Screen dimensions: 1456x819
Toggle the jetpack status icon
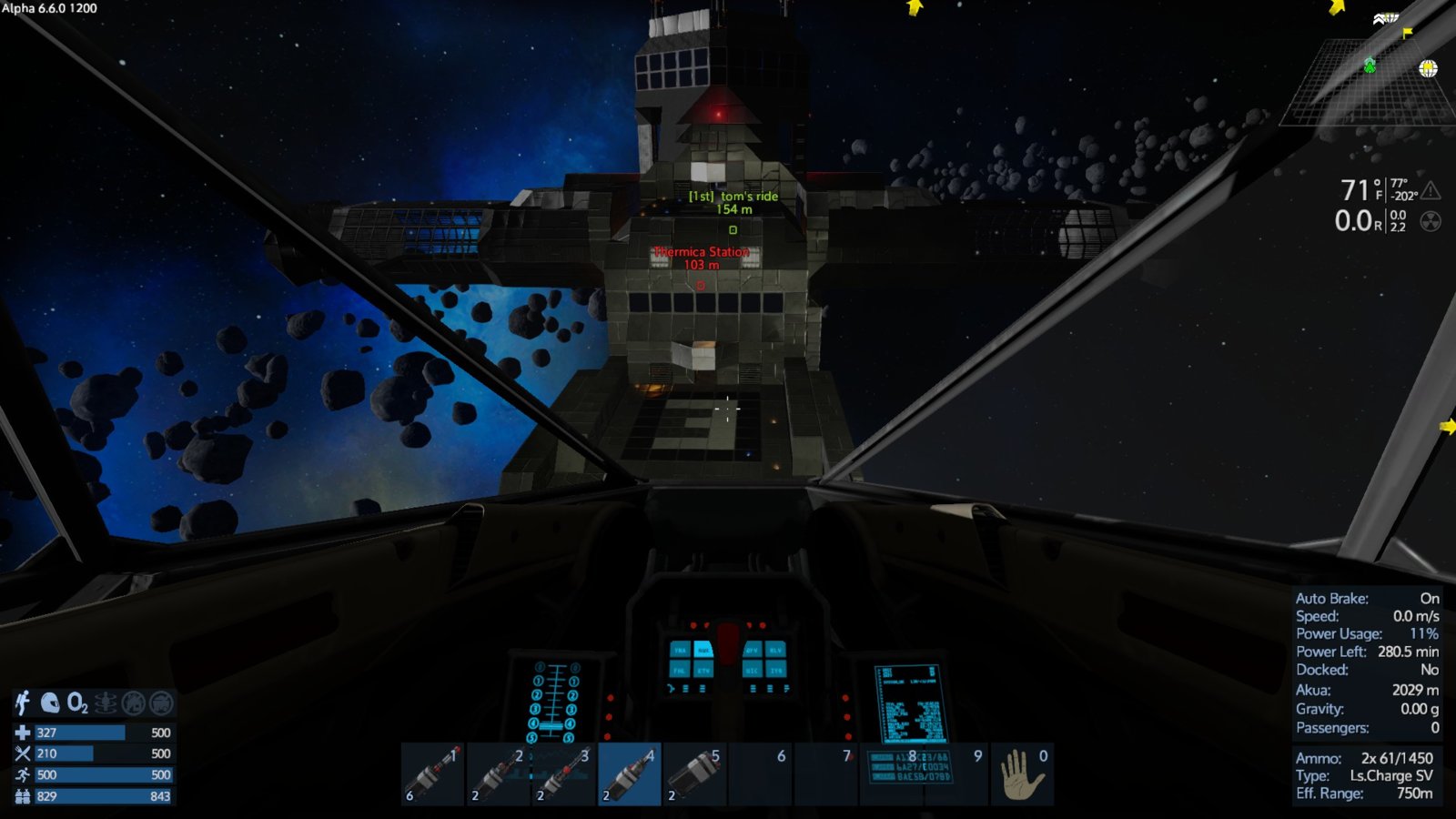point(23,703)
